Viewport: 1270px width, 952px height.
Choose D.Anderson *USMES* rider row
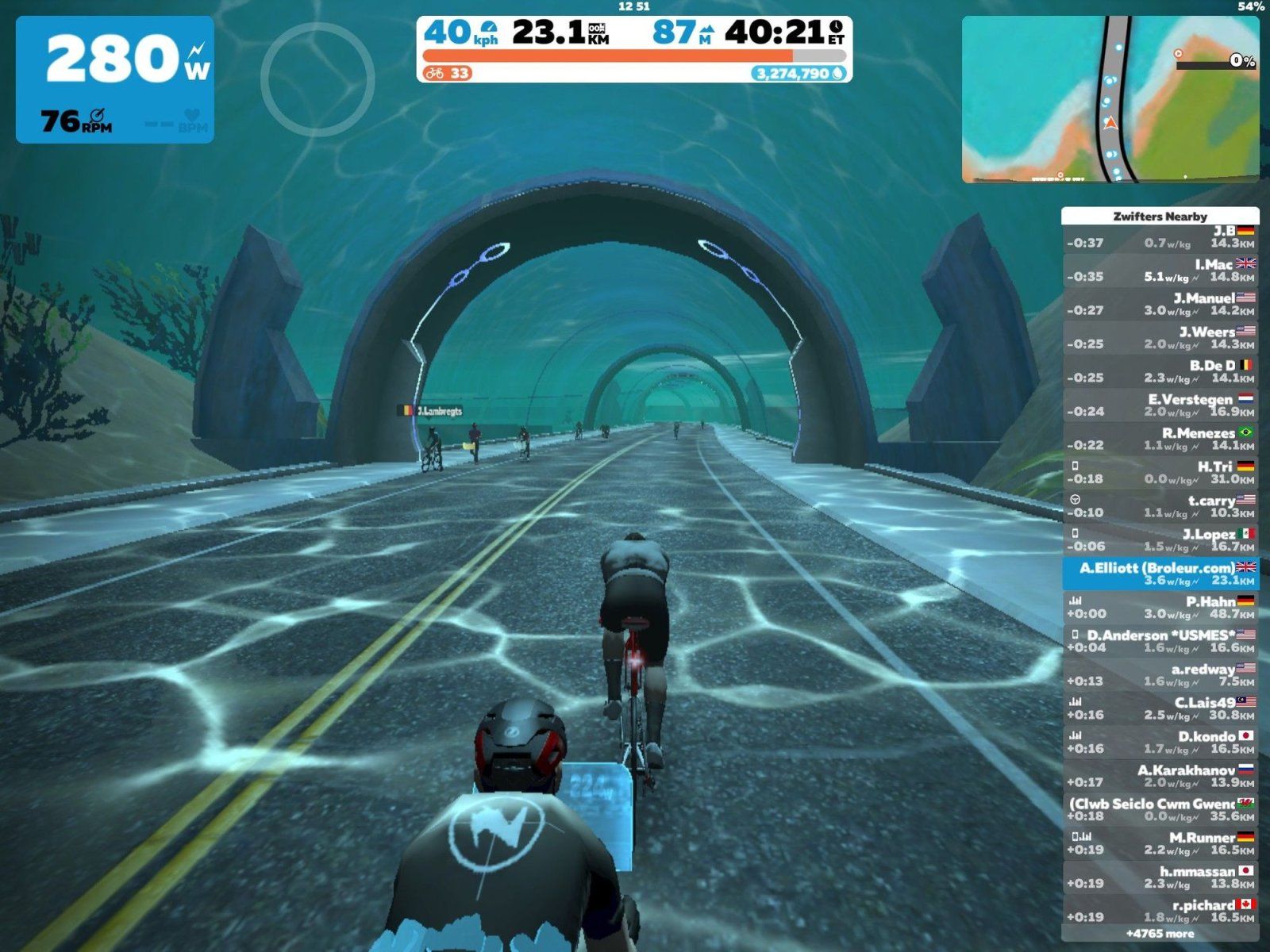1160,641
